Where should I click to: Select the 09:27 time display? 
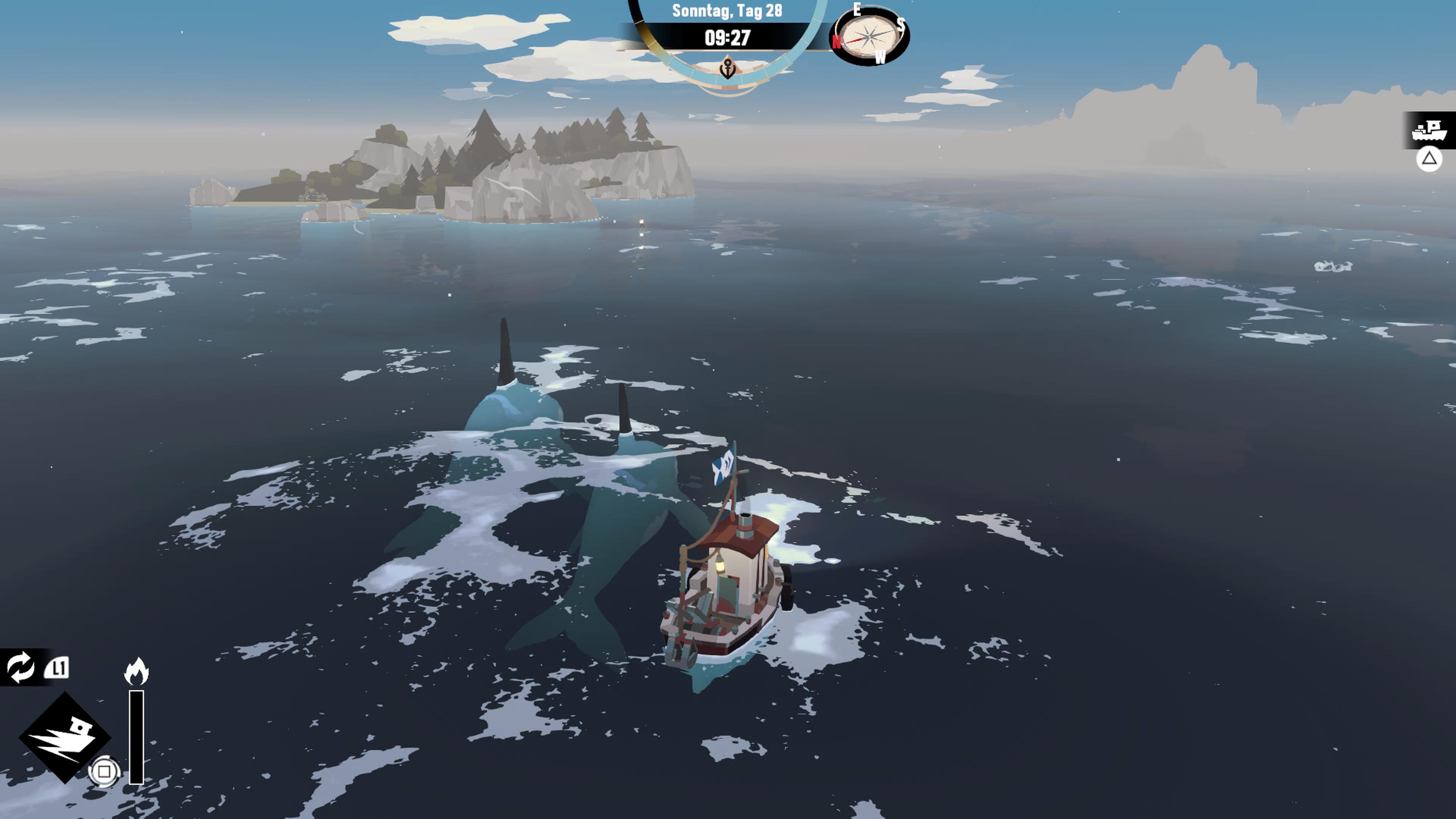[x=728, y=37]
